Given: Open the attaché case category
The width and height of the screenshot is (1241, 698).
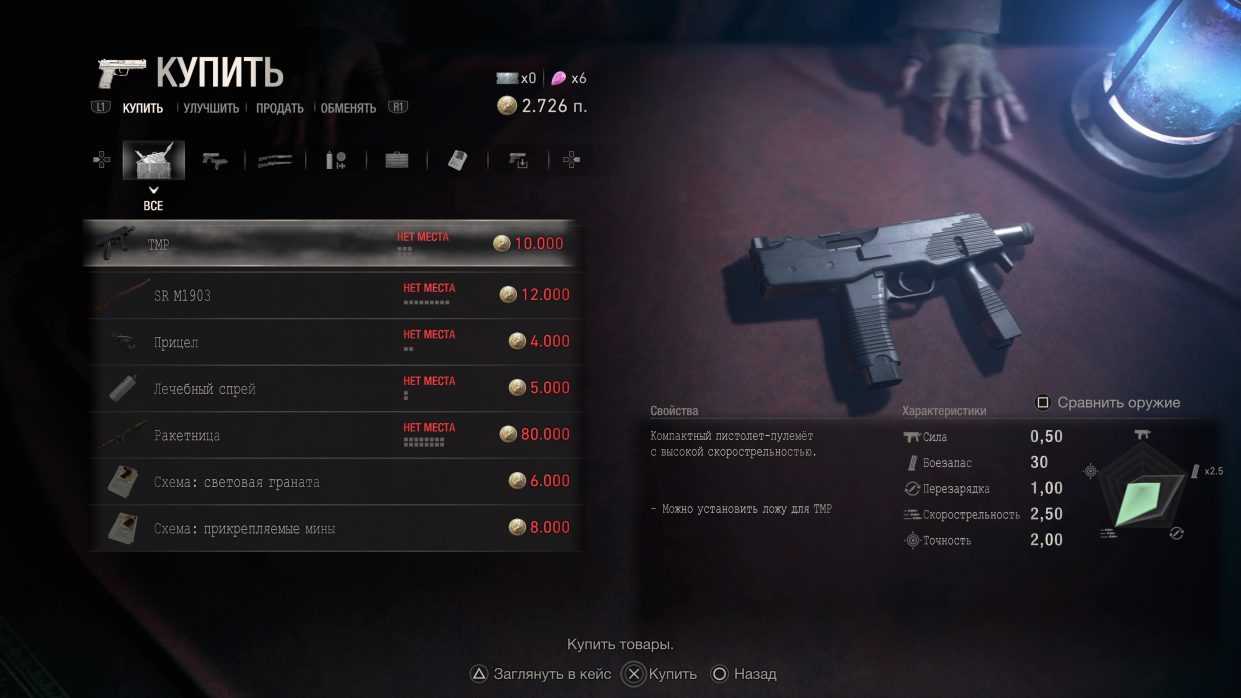Looking at the screenshot, I should (397, 160).
